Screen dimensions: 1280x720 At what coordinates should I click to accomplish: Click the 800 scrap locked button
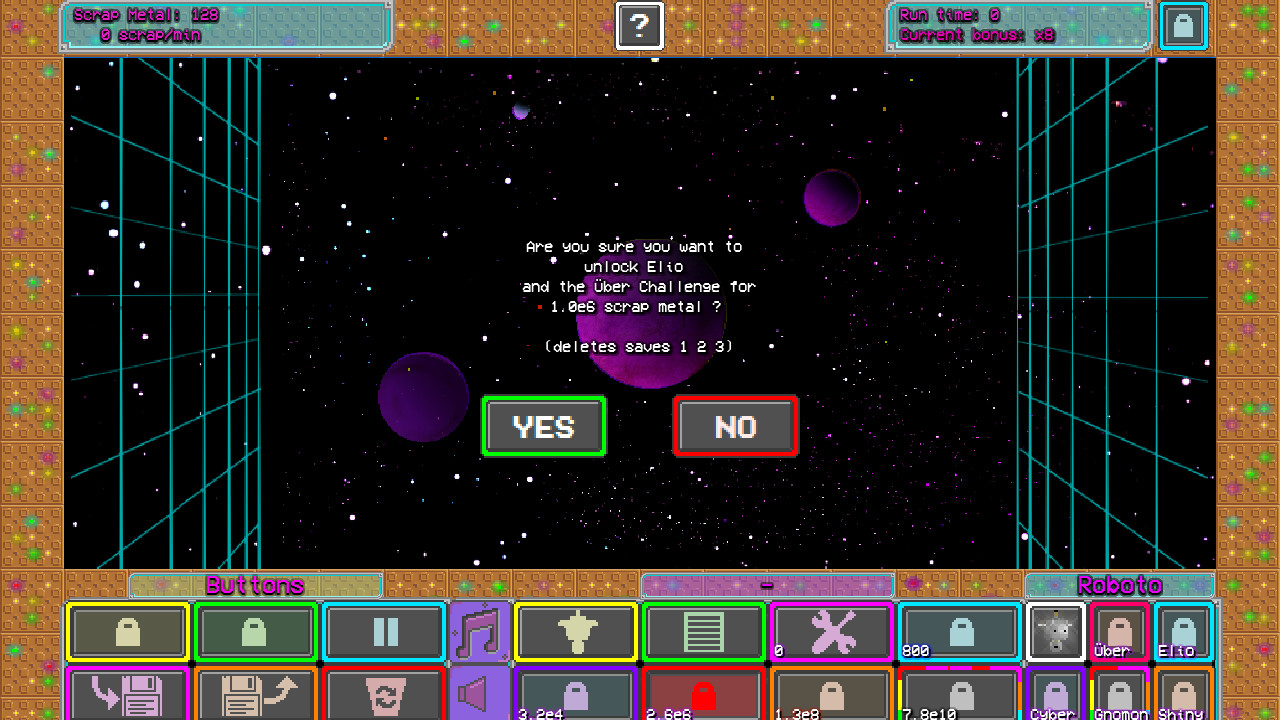point(959,631)
